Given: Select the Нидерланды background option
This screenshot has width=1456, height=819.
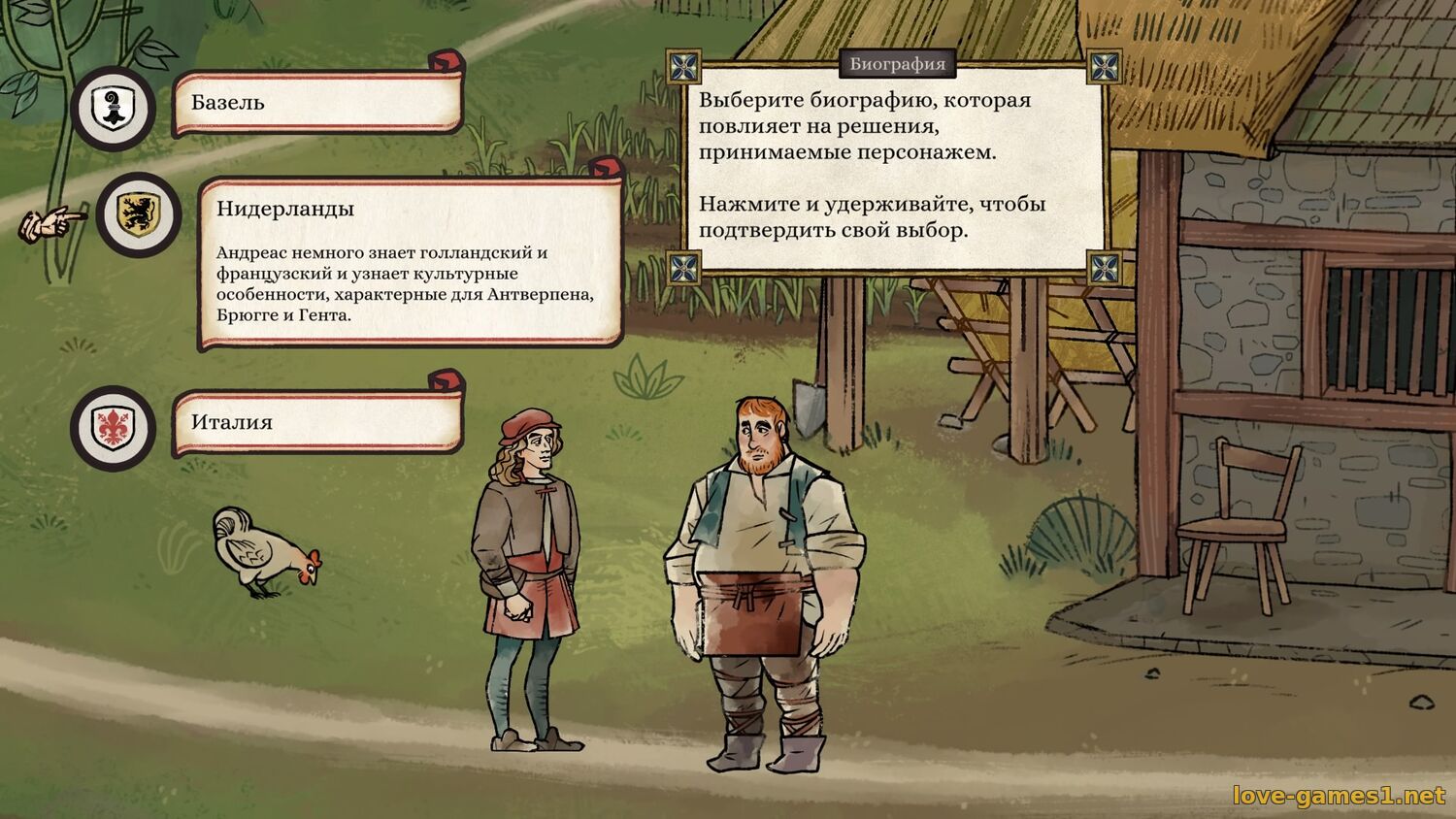Looking at the screenshot, I should pos(410,260).
